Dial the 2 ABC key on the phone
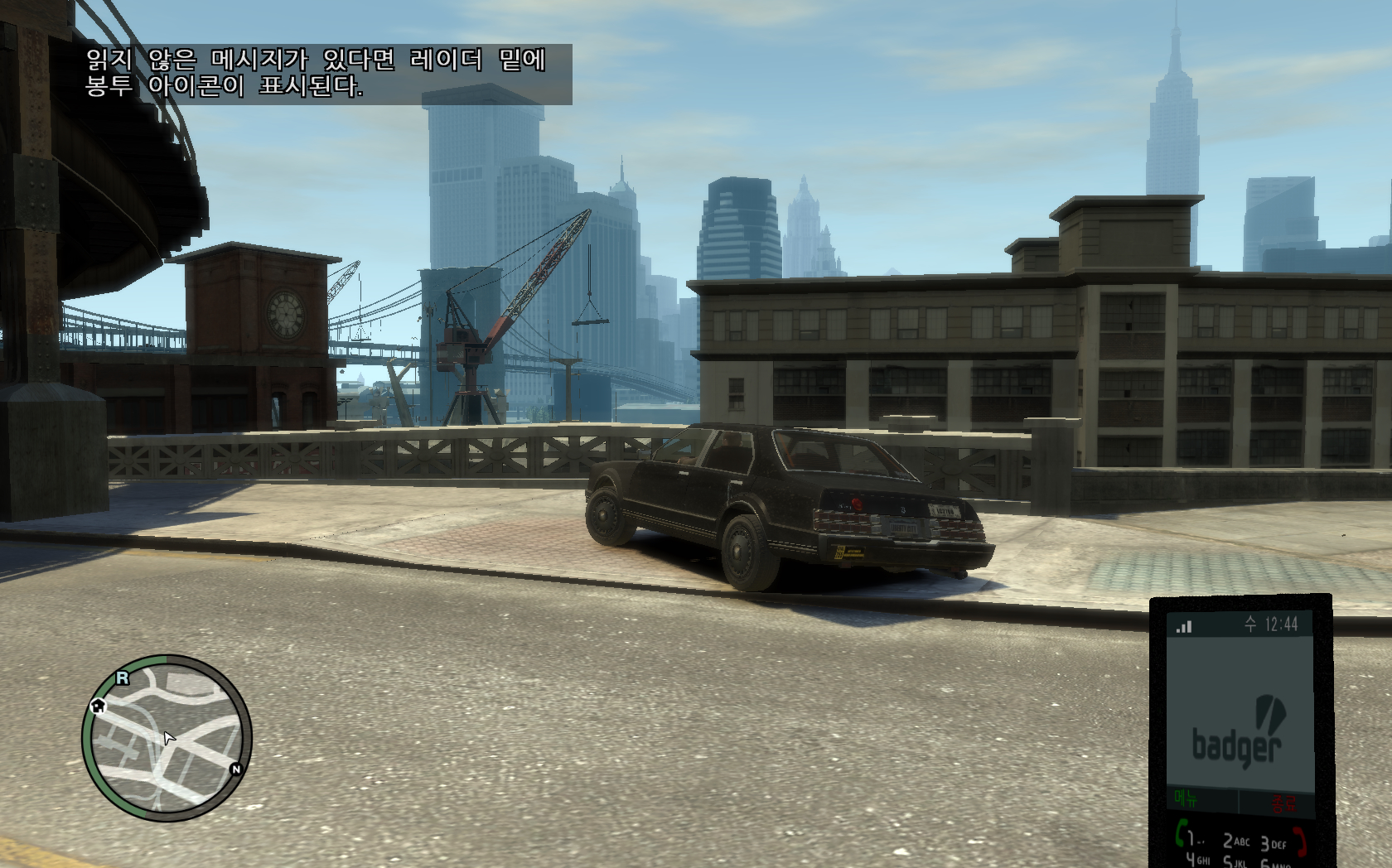Image resolution: width=1392 pixels, height=868 pixels. [1236, 841]
